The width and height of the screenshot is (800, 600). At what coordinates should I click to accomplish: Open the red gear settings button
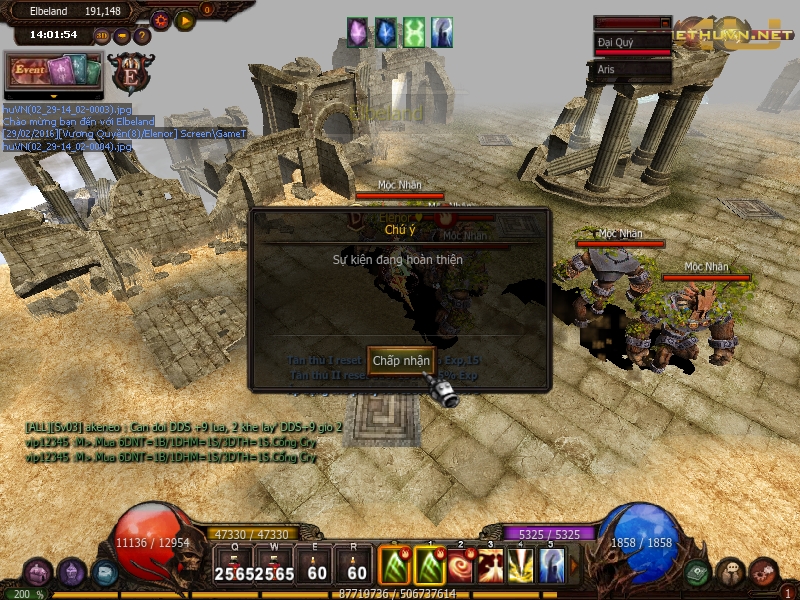(x=160, y=19)
